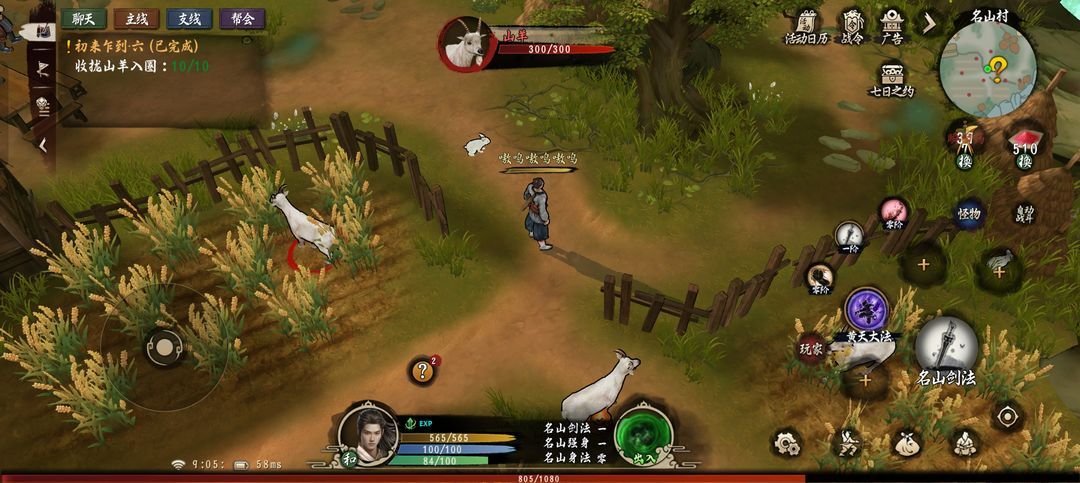Click the green 出入 orb button
This screenshot has width=1080, height=483.
tap(644, 435)
